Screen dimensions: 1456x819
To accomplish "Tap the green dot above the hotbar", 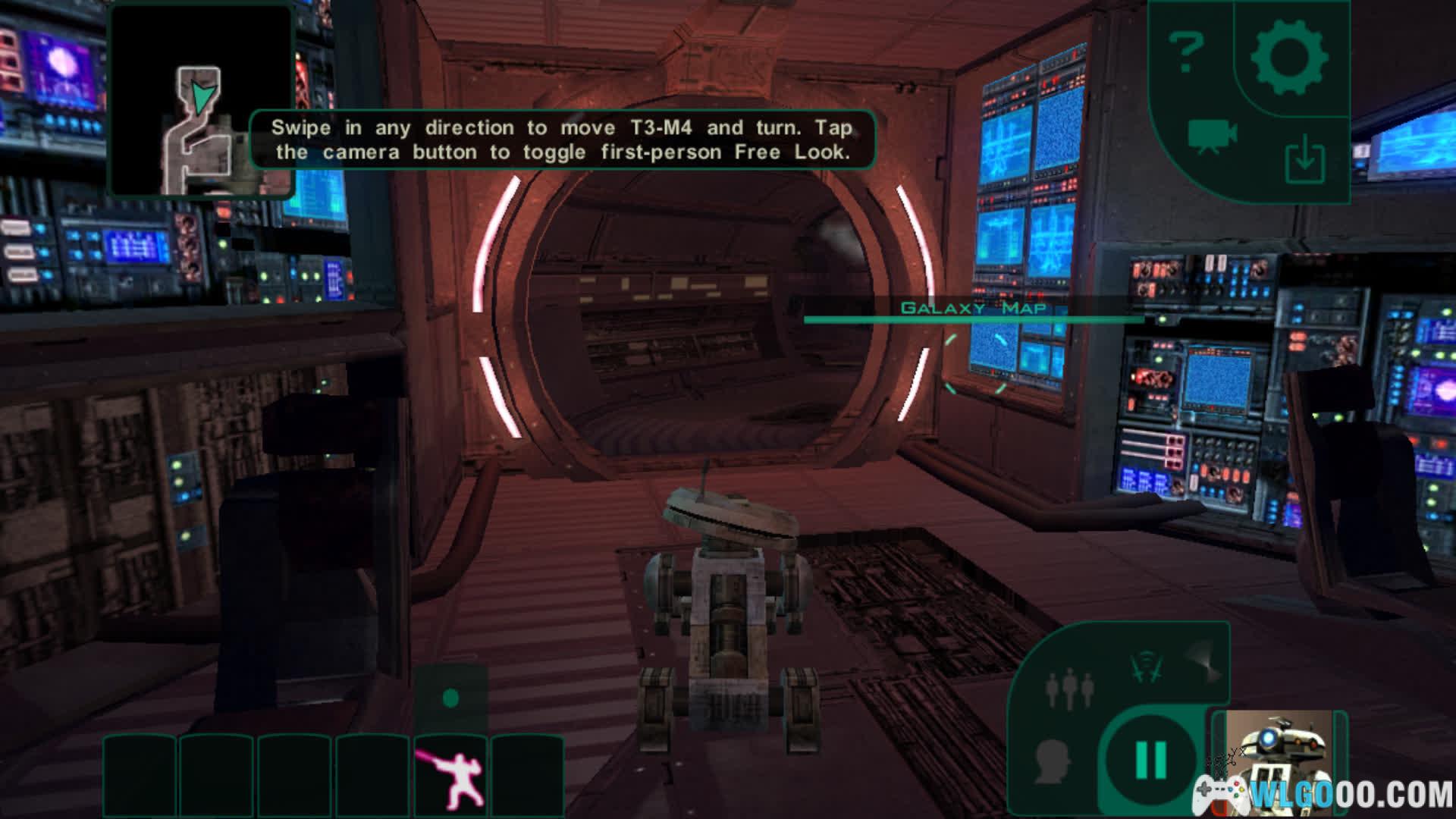I will [450, 698].
